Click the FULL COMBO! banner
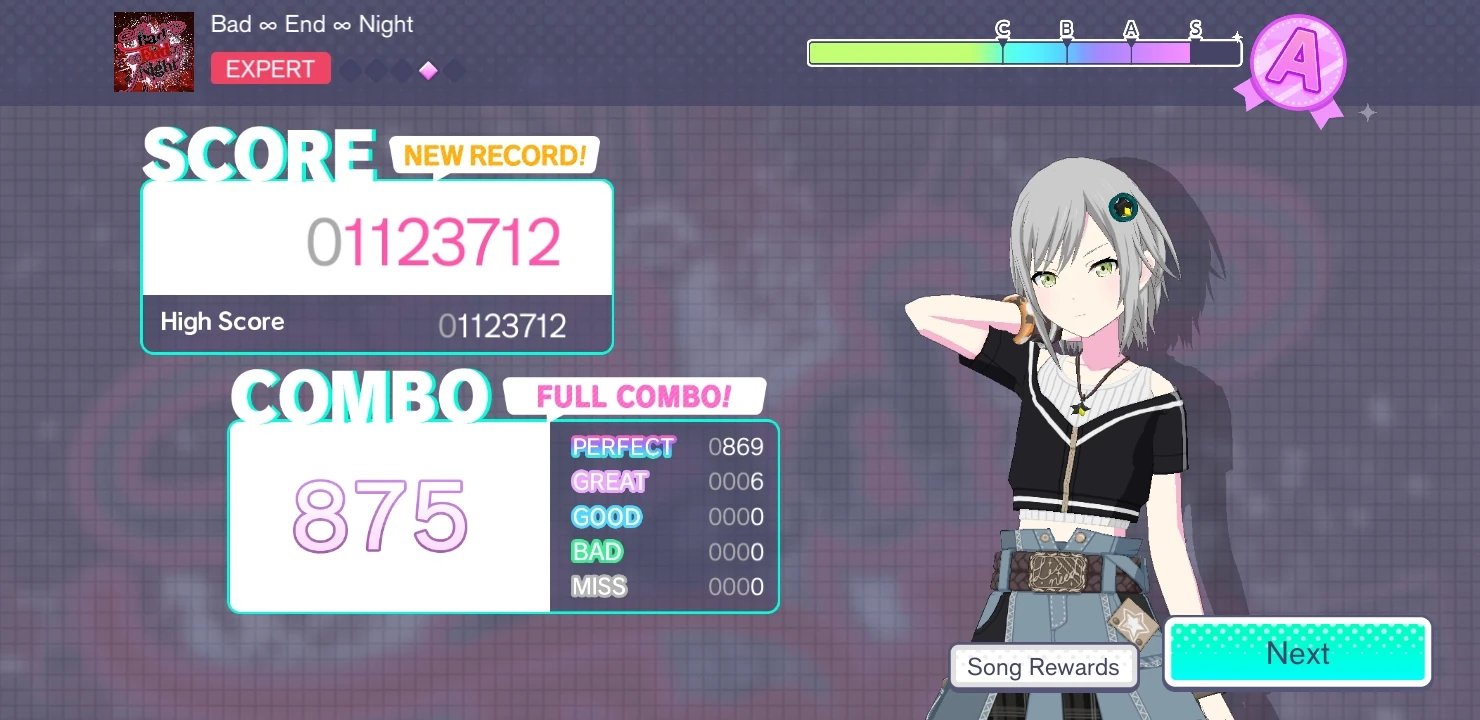Viewport: 1480px width, 720px height. coord(636,396)
